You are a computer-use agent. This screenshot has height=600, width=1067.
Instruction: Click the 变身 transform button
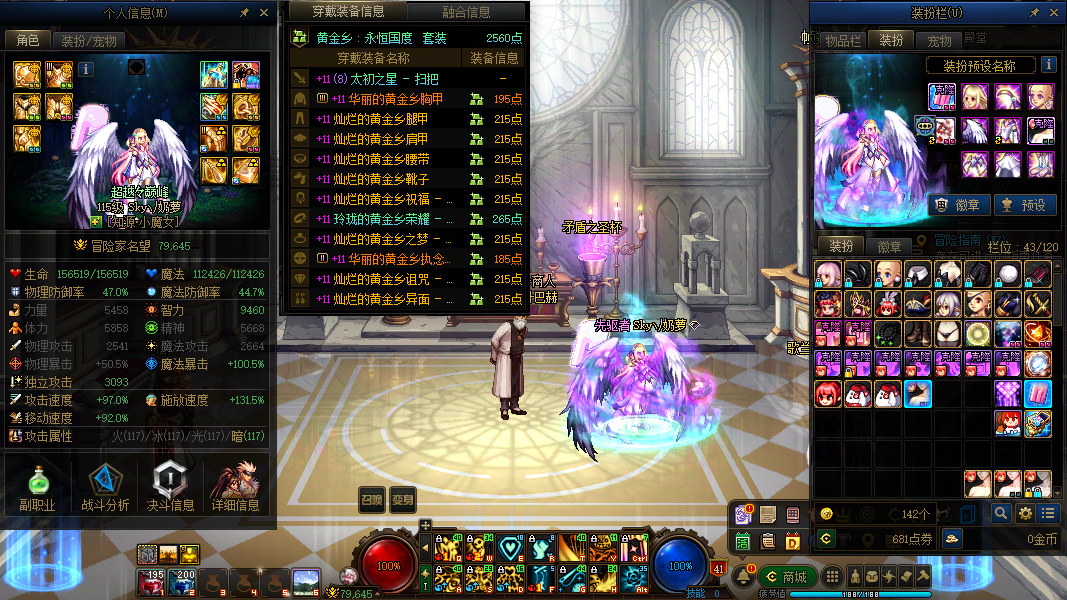tap(402, 500)
